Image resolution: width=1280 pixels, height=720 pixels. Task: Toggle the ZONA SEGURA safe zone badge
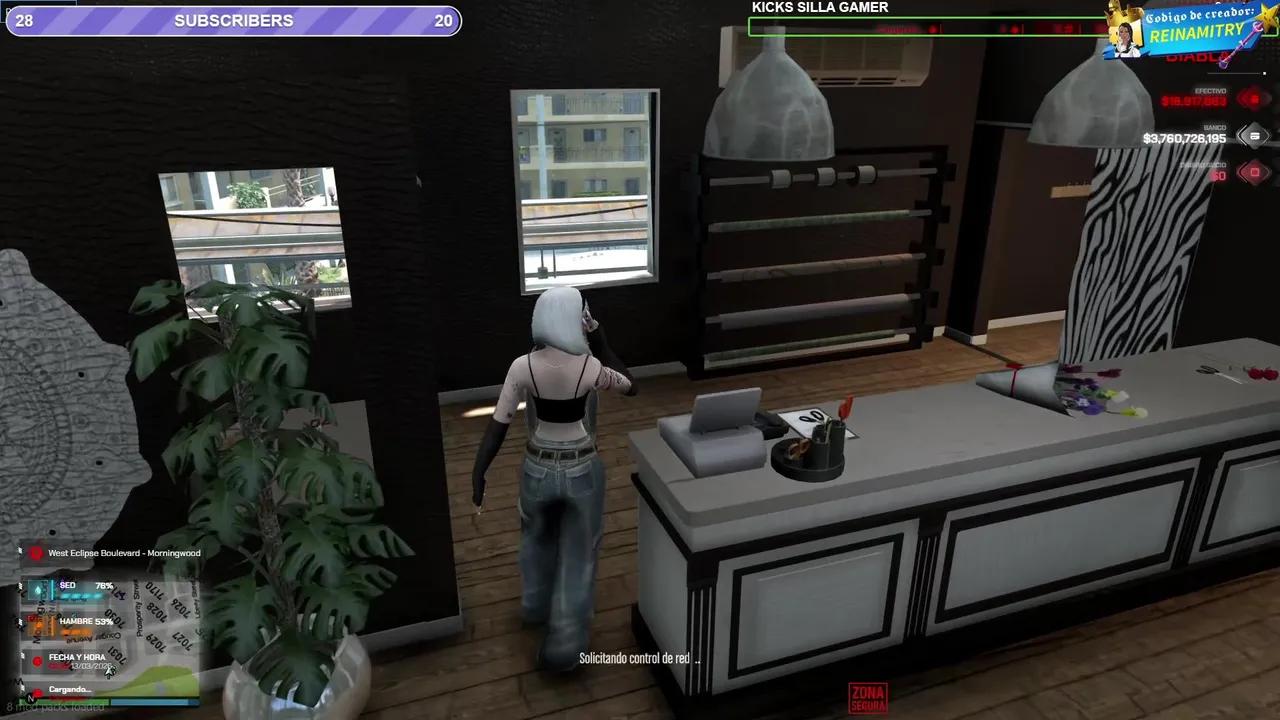click(x=868, y=697)
